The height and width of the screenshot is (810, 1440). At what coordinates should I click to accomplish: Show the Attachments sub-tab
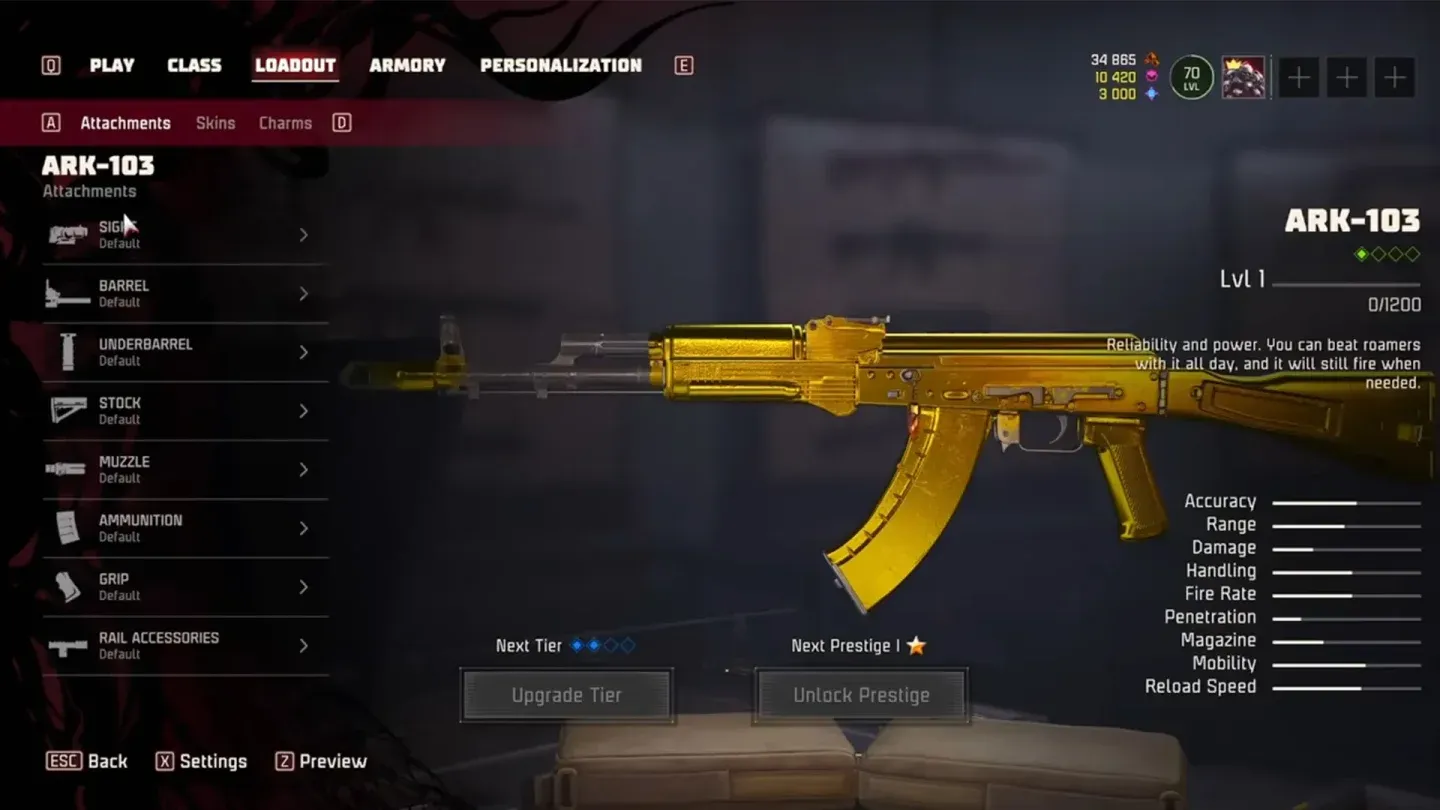[125, 123]
